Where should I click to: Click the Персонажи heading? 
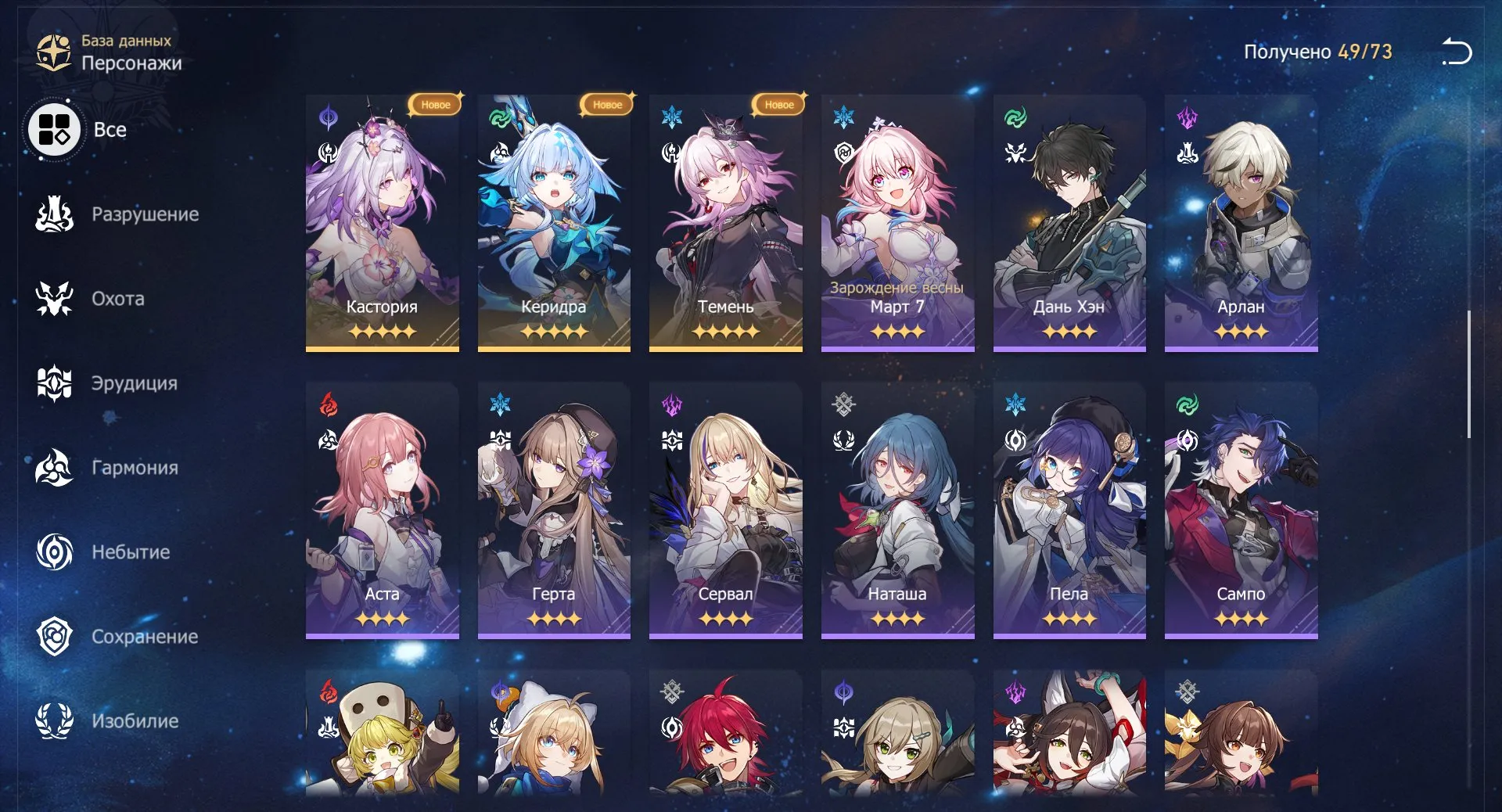[133, 63]
